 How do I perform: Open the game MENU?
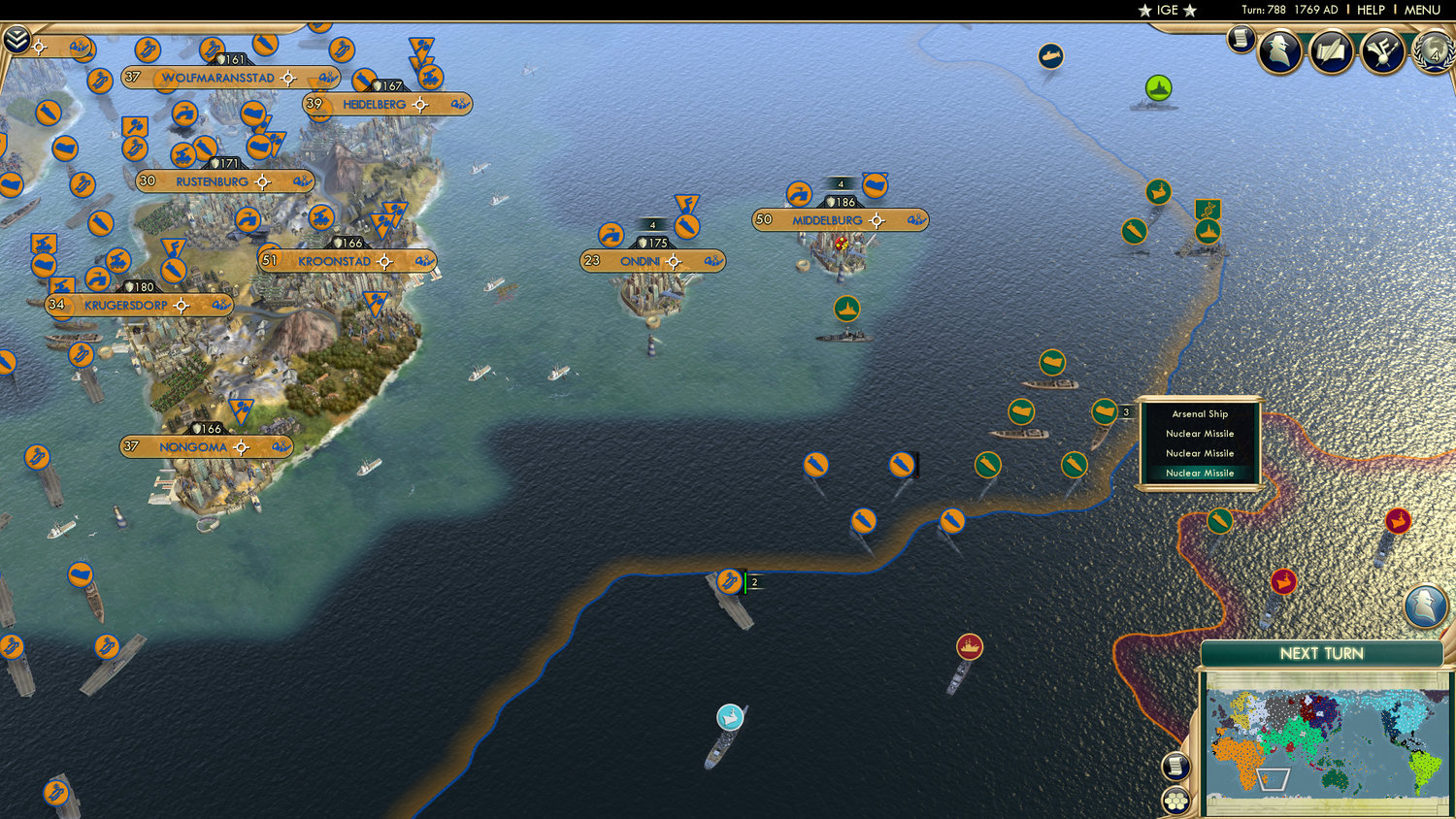click(x=1421, y=10)
